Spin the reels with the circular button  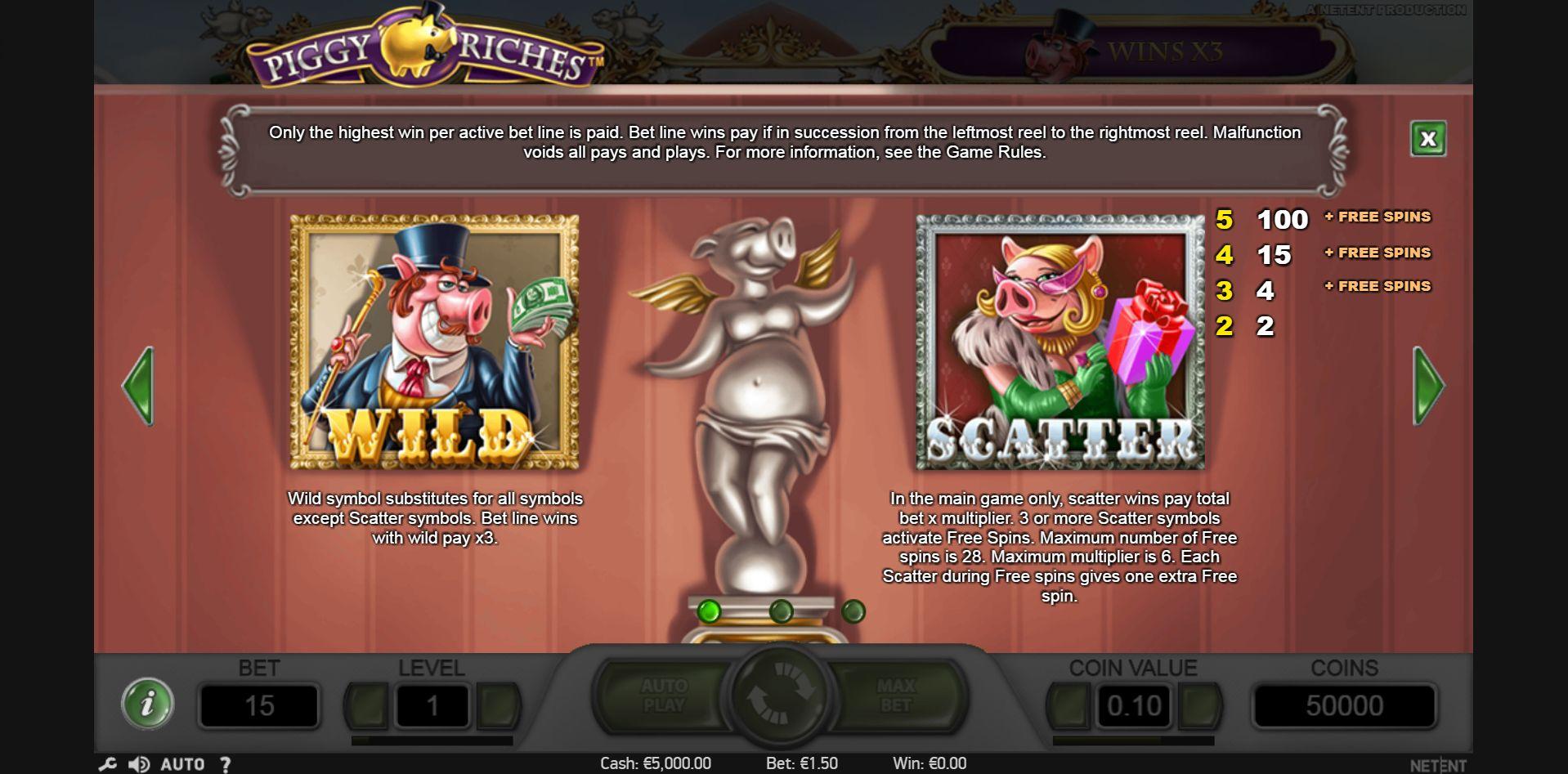(x=779, y=696)
